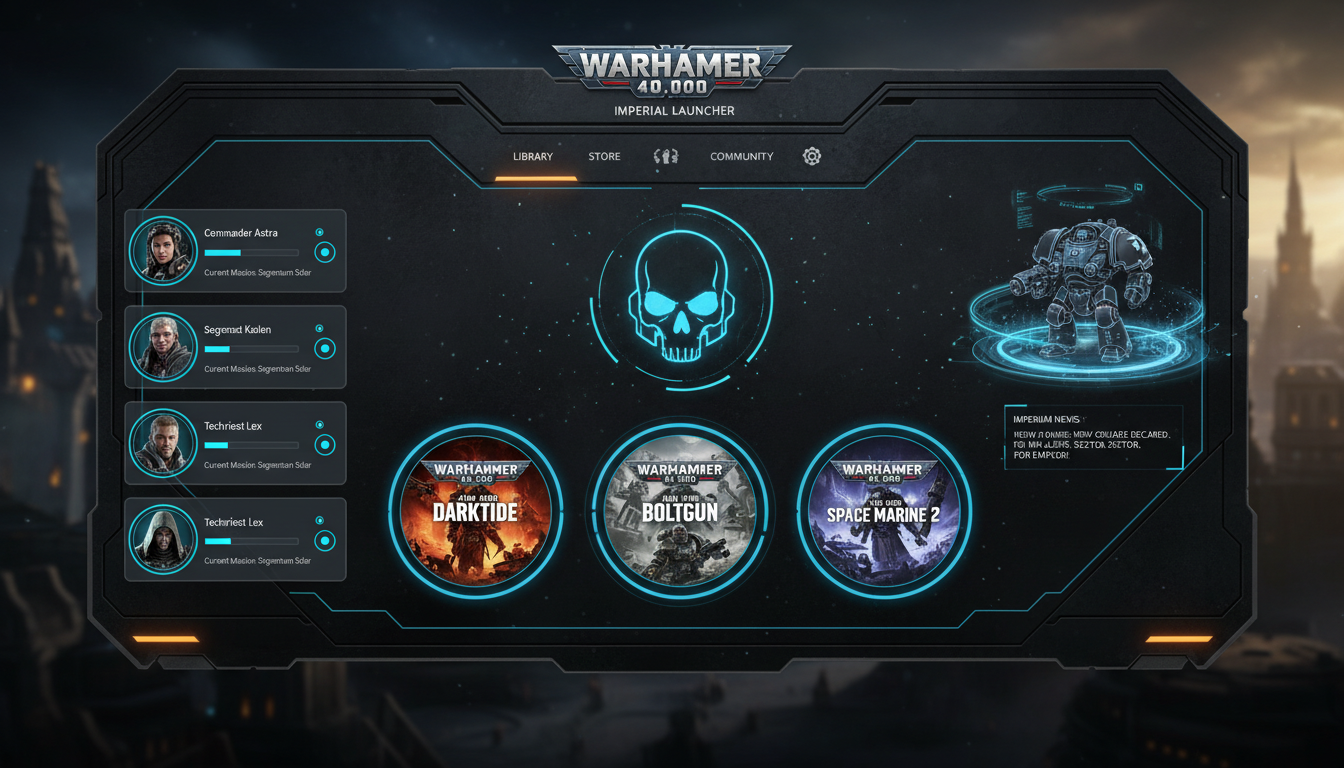
Task: Click the small square icon on the hologram frame
Action: [x=1139, y=186]
